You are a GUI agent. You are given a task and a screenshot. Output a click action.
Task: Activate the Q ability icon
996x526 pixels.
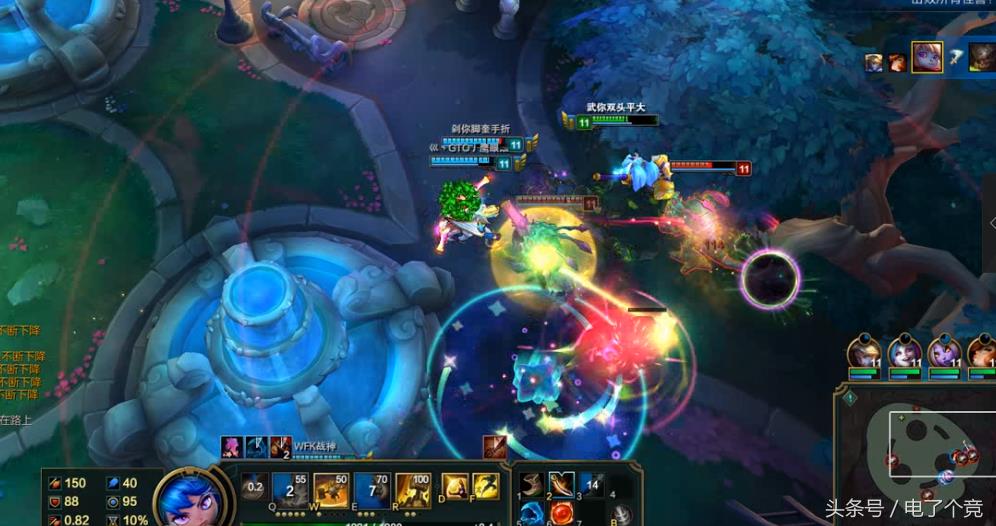click(x=289, y=489)
